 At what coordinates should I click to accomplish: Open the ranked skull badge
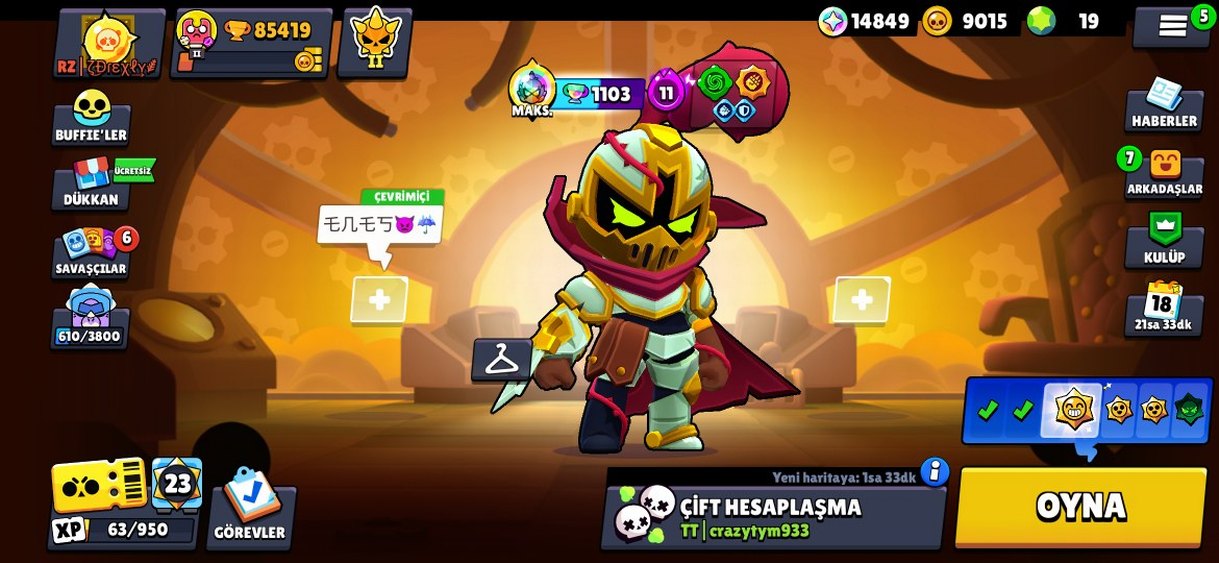(x=373, y=42)
